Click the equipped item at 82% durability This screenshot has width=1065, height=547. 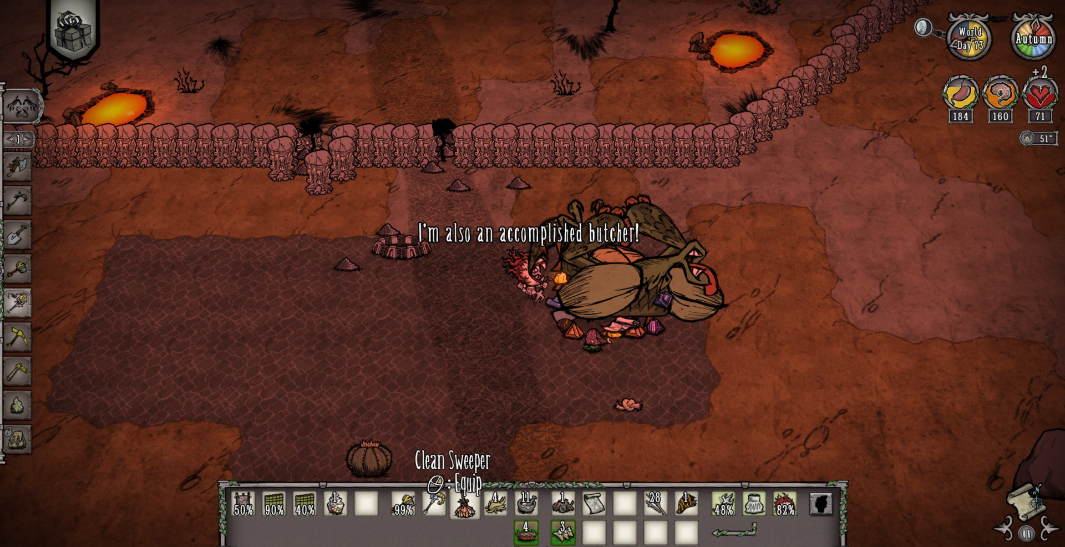(785, 503)
